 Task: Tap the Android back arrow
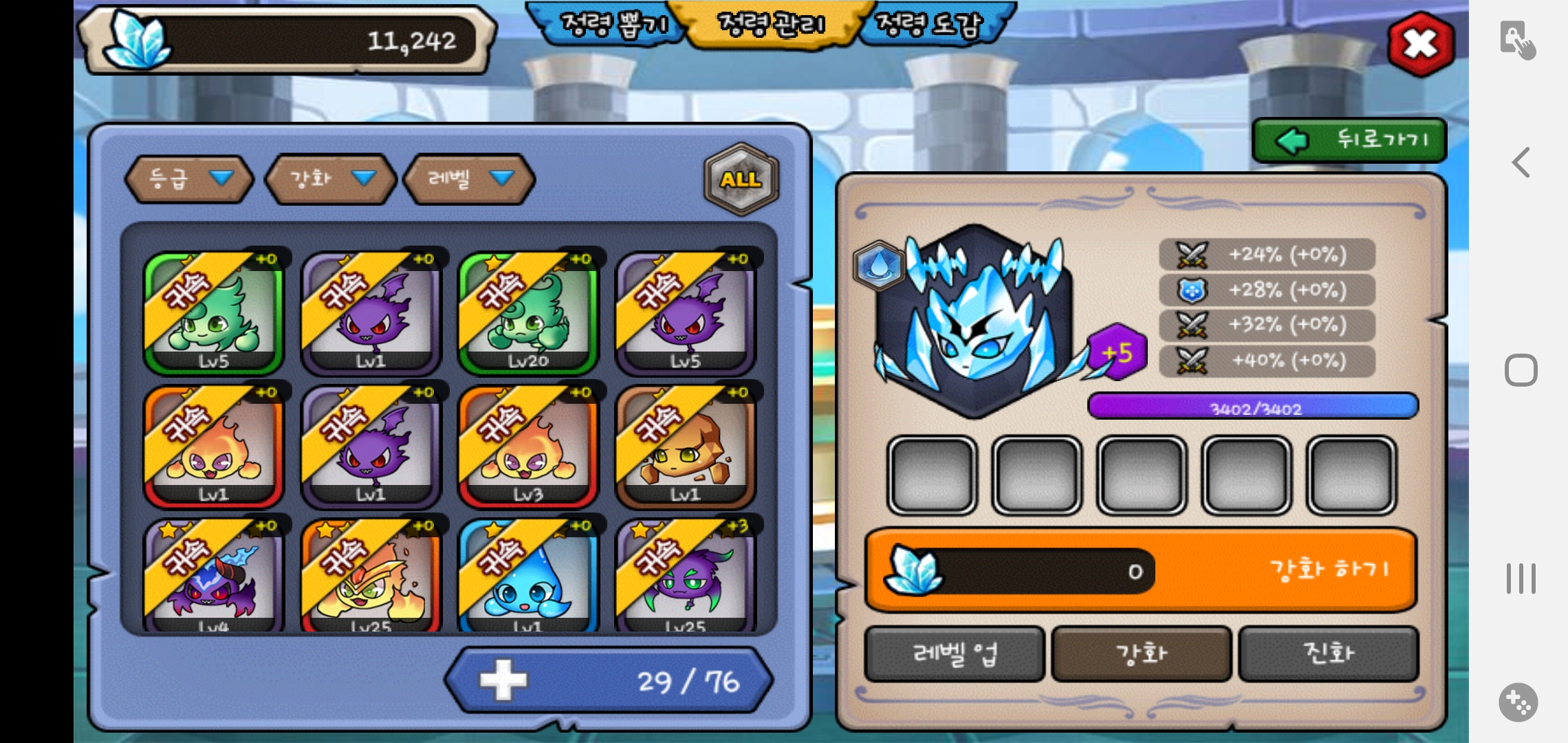tap(1521, 163)
